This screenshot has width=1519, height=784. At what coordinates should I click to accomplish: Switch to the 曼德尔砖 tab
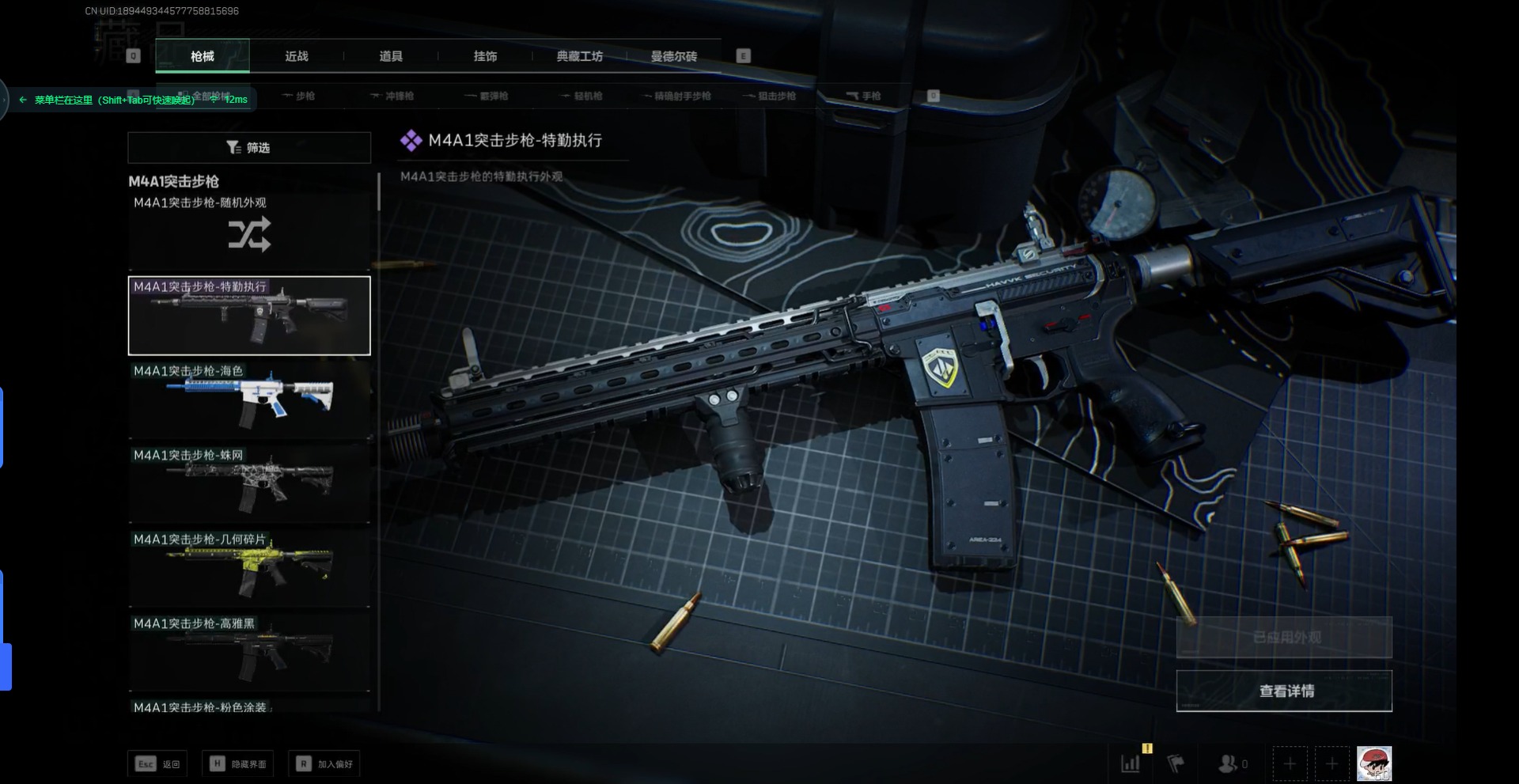click(x=674, y=56)
